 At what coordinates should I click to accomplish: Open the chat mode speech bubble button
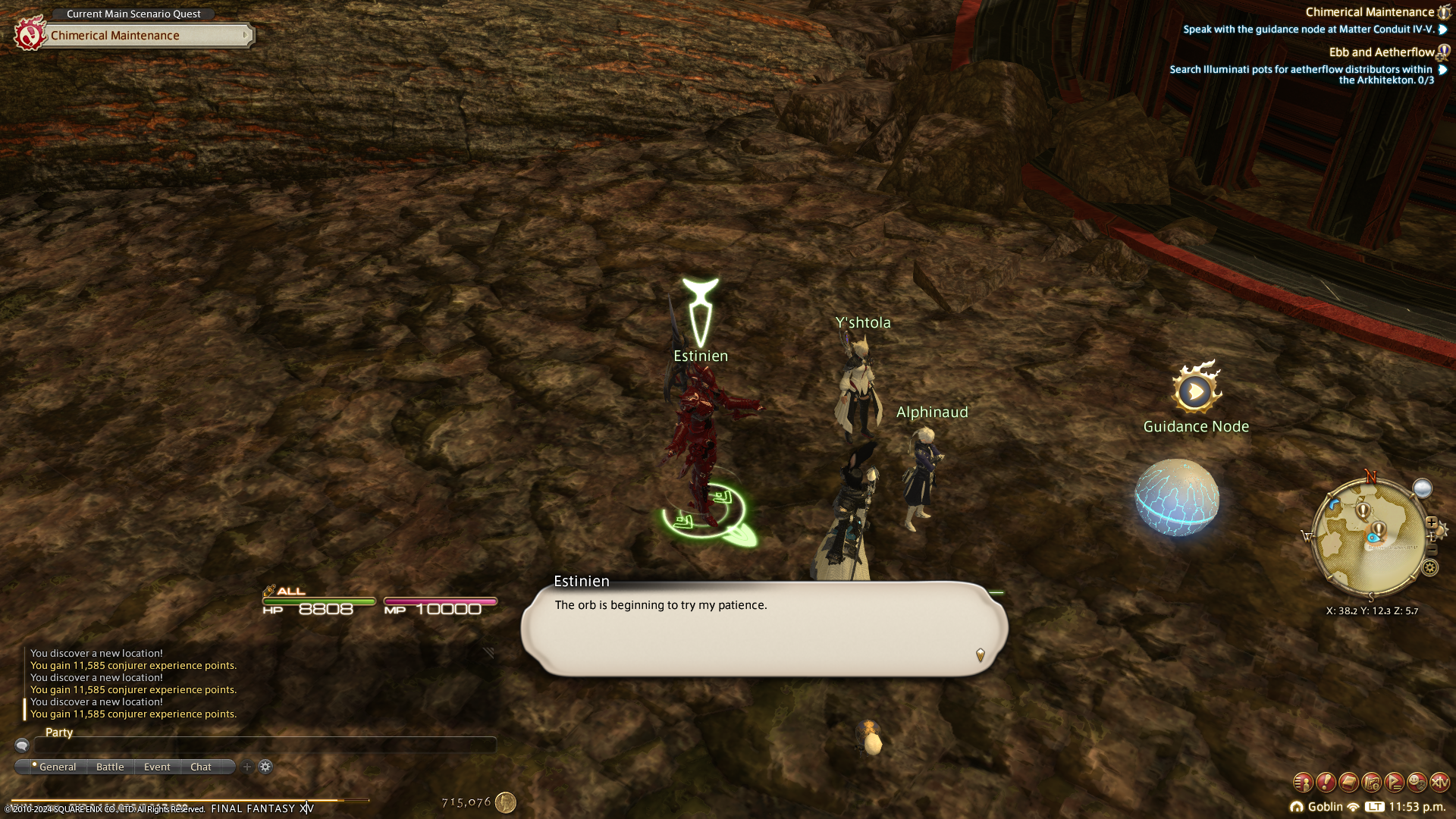pyautogui.click(x=22, y=745)
